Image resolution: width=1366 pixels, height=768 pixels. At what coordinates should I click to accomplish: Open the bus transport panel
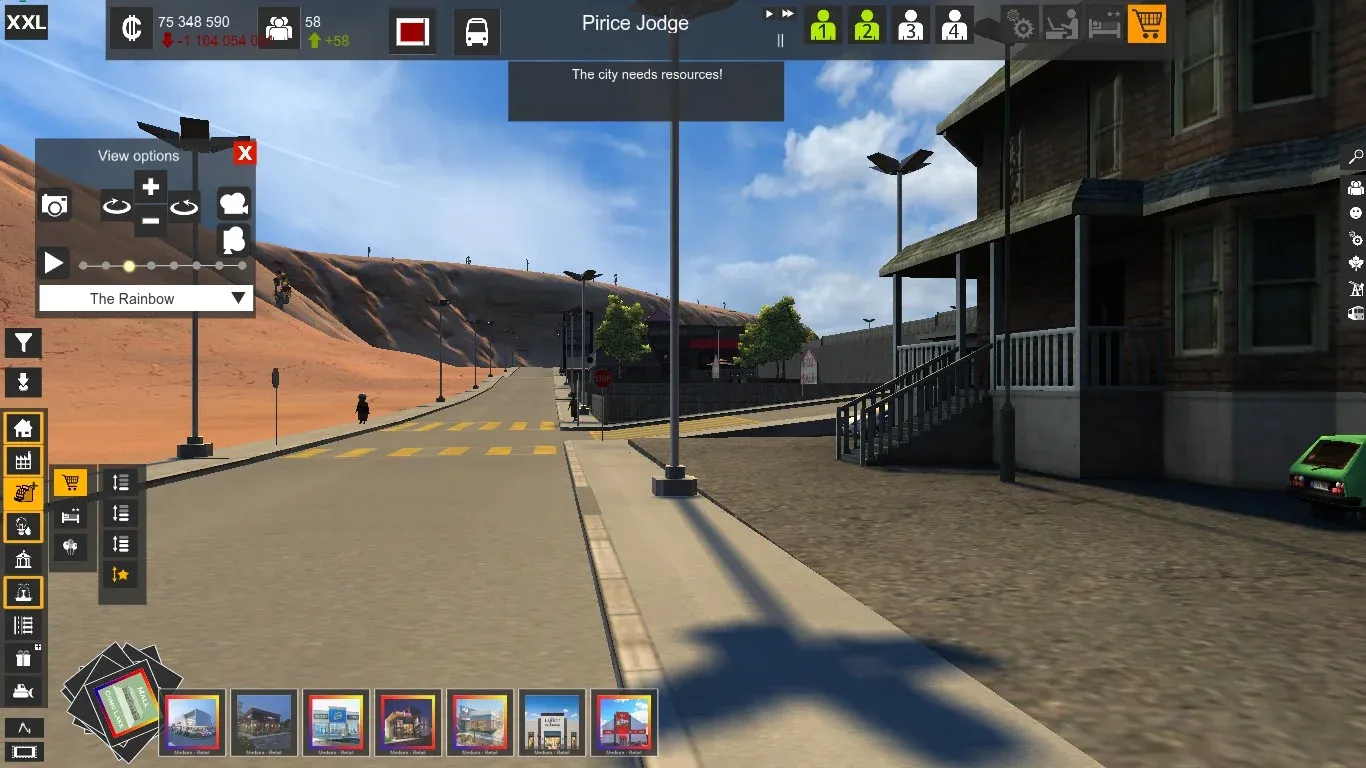(477, 31)
